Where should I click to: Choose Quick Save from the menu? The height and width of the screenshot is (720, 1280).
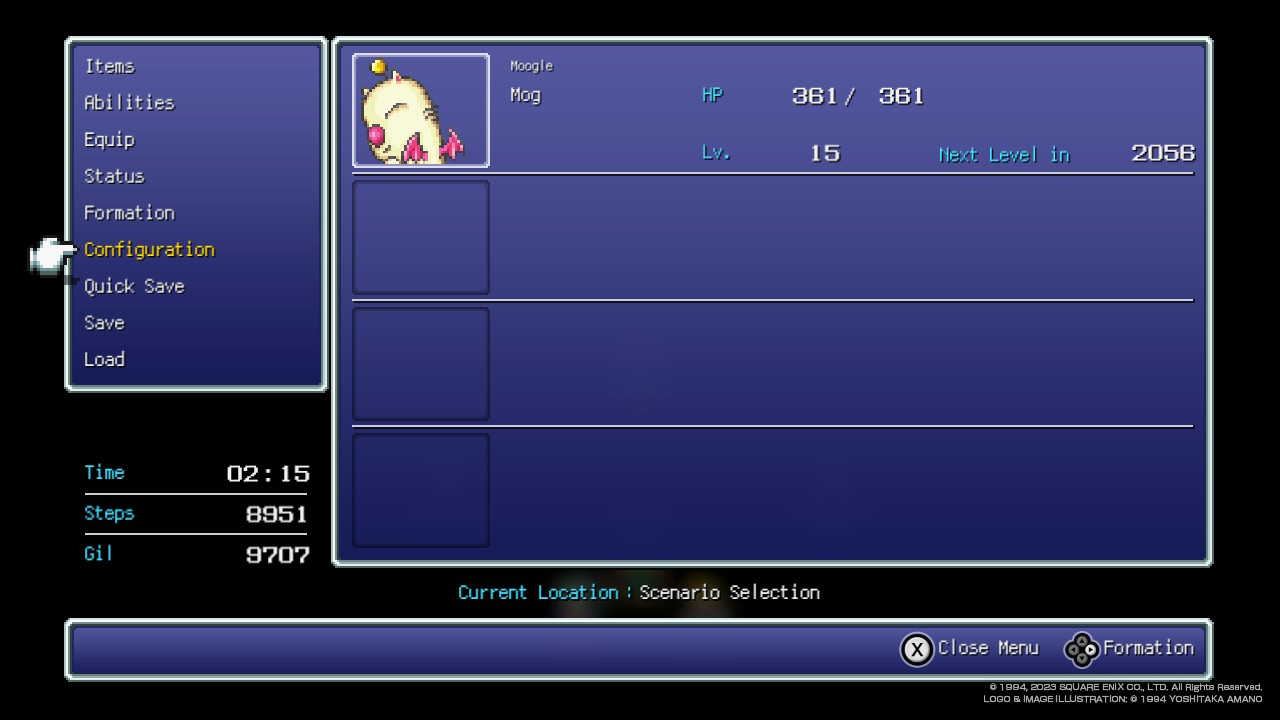point(134,287)
